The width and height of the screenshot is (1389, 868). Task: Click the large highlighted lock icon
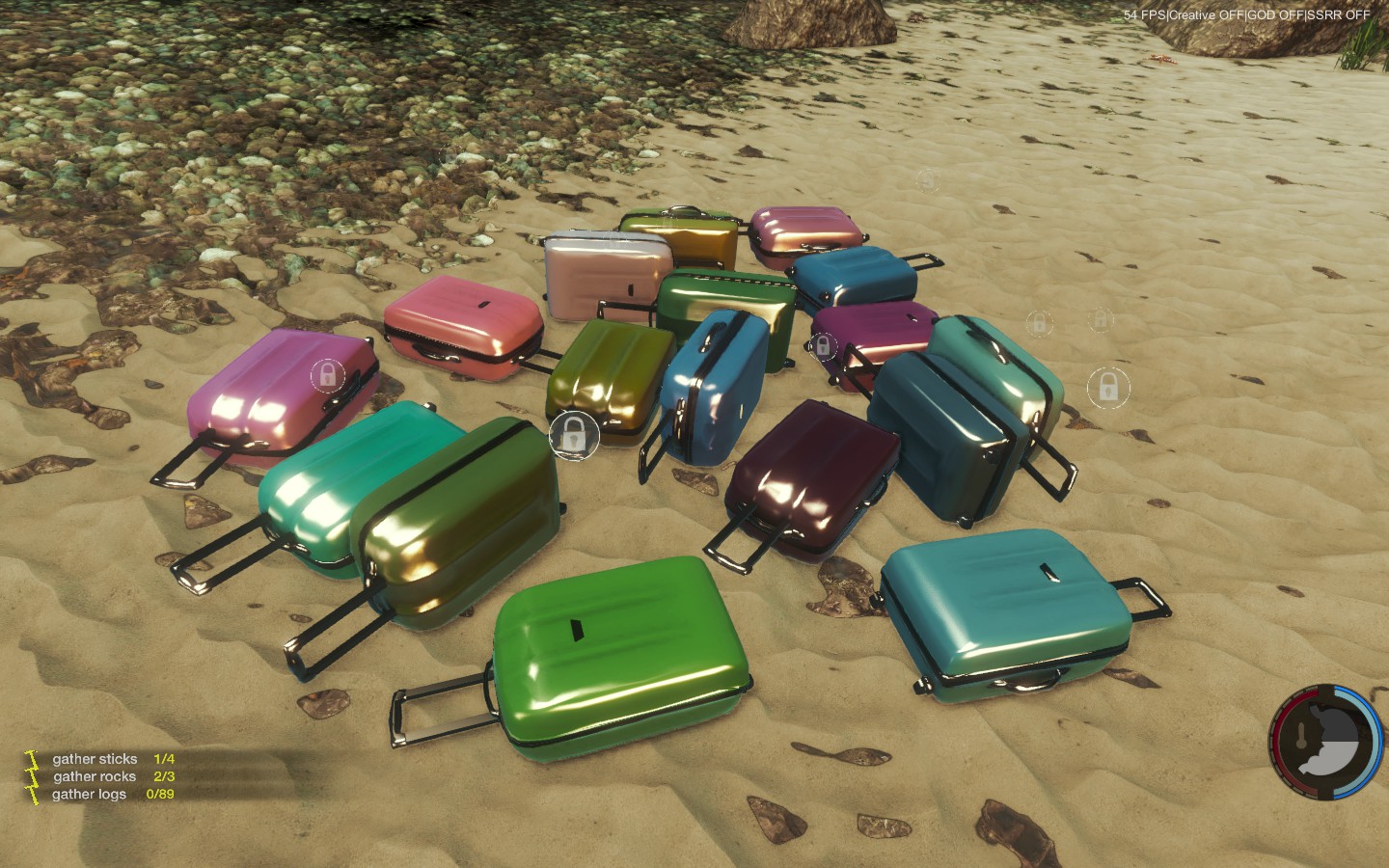(573, 435)
